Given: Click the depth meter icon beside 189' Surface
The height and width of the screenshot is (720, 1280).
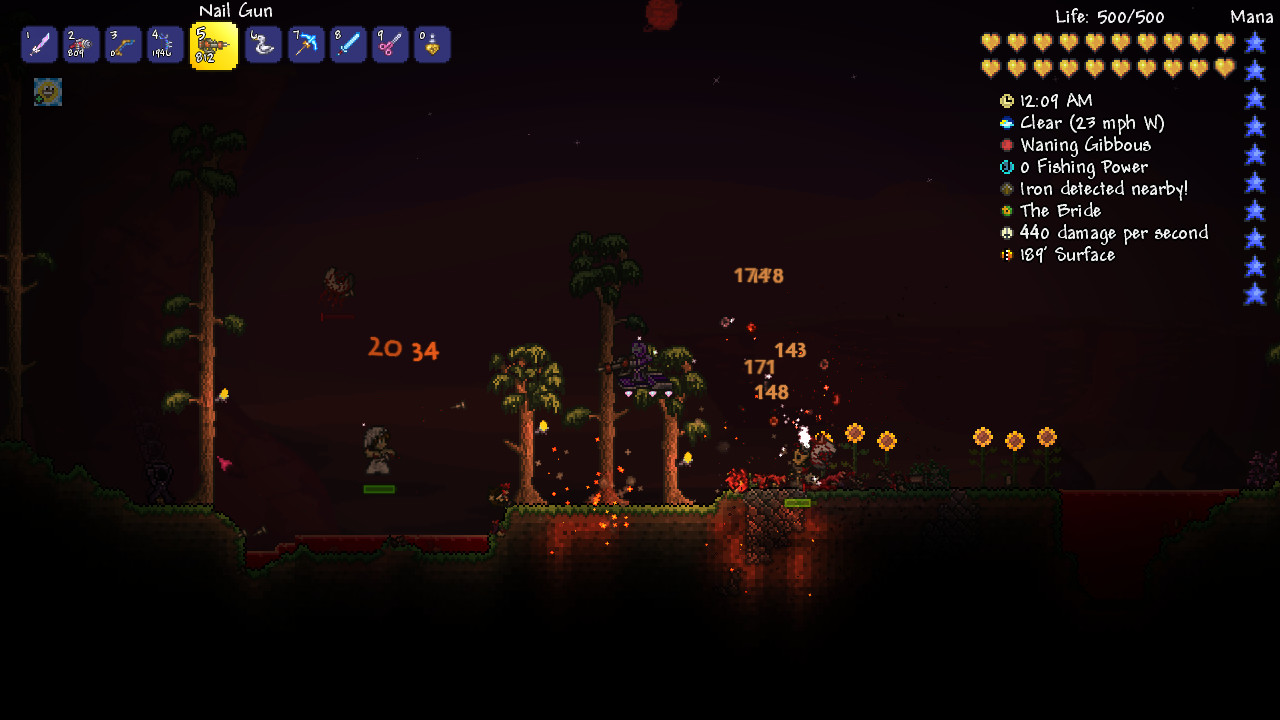Looking at the screenshot, I should click(x=1005, y=254).
